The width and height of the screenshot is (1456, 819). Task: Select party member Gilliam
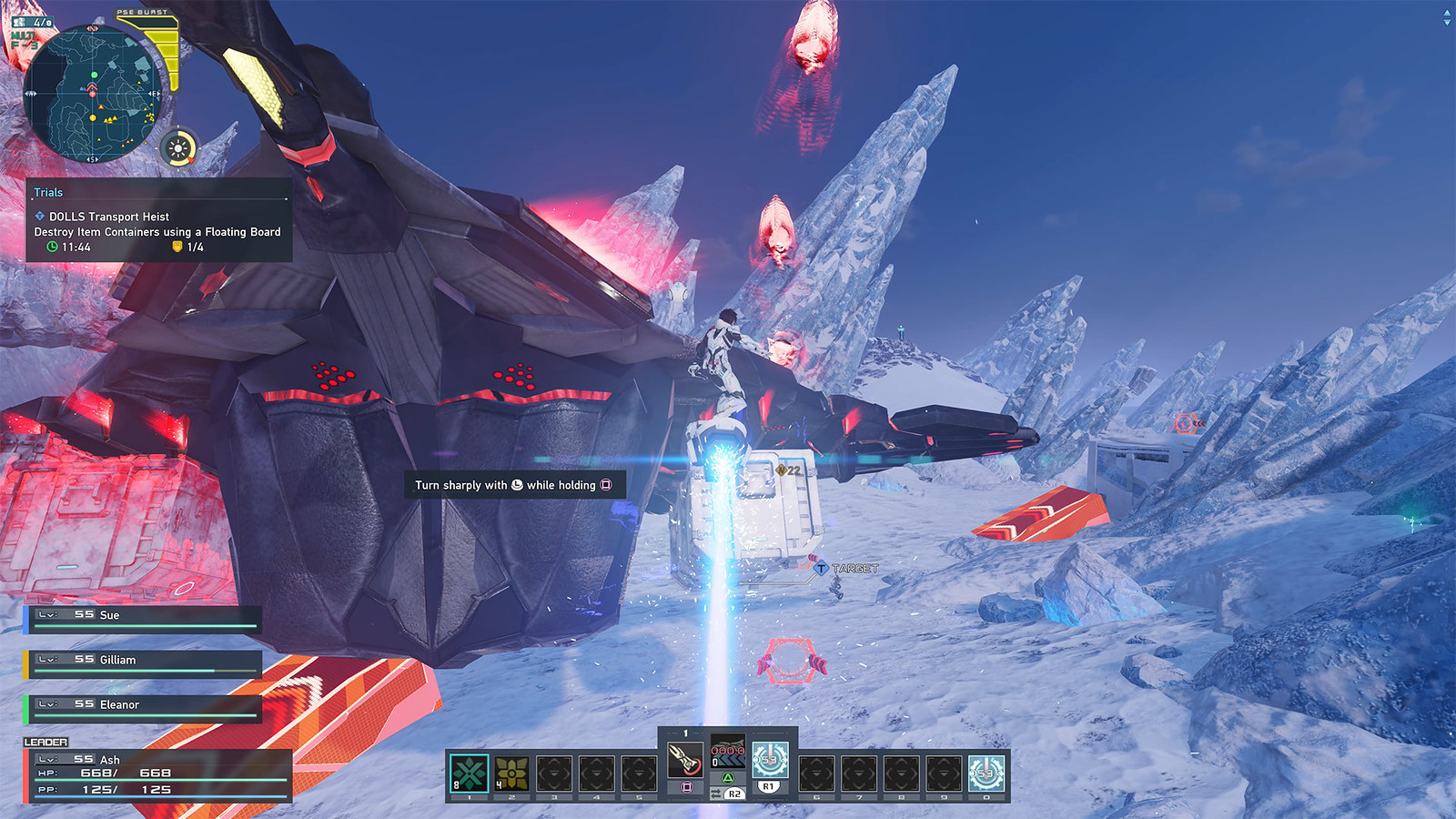[143, 663]
